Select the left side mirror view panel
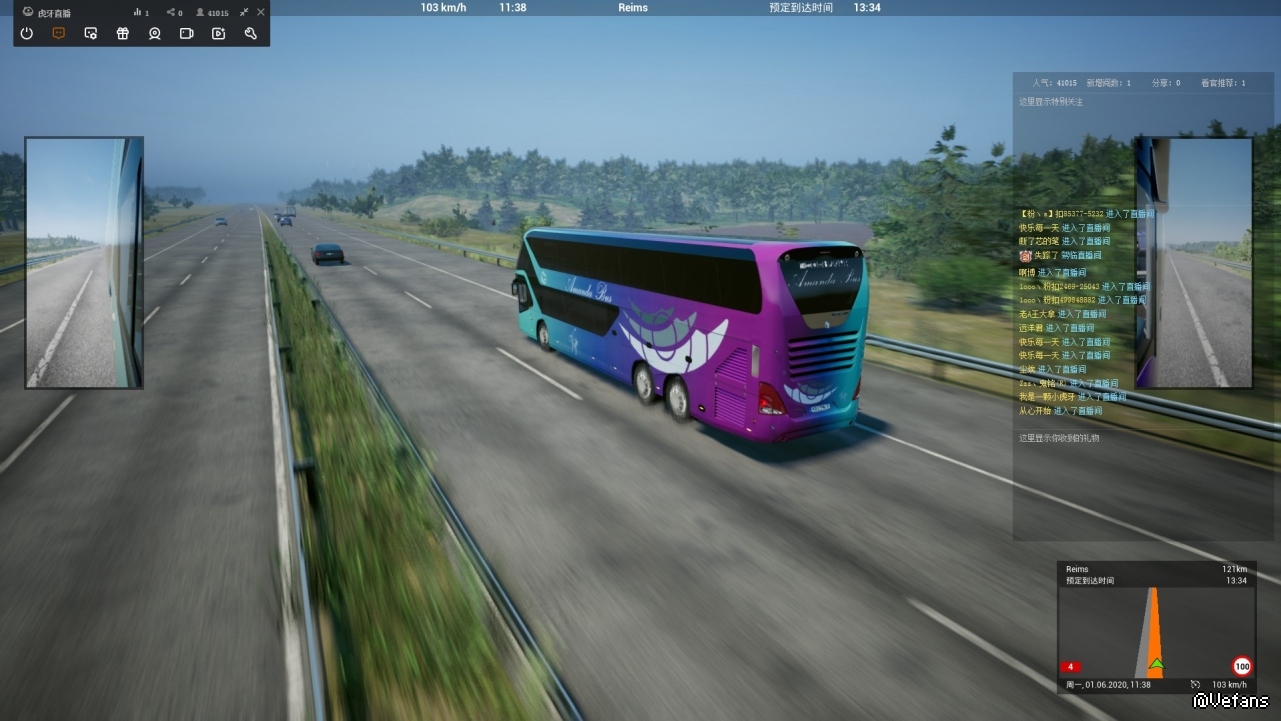The height and width of the screenshot is (721, 1281). point(84,262)
